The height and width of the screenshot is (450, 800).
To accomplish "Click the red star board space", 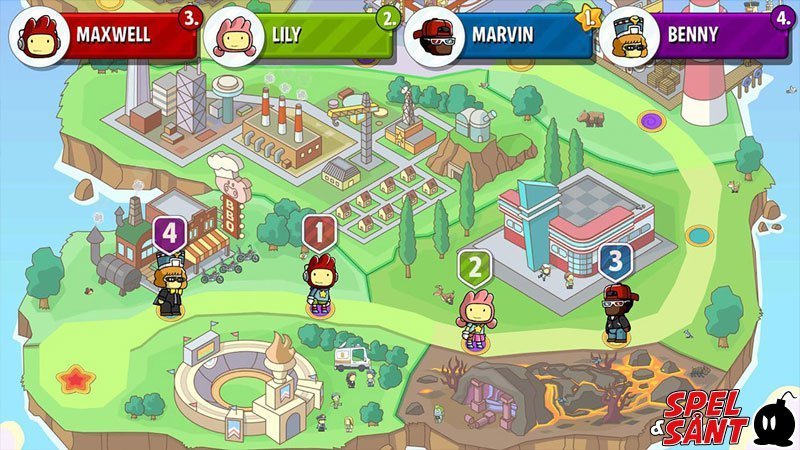I will 73,379.
